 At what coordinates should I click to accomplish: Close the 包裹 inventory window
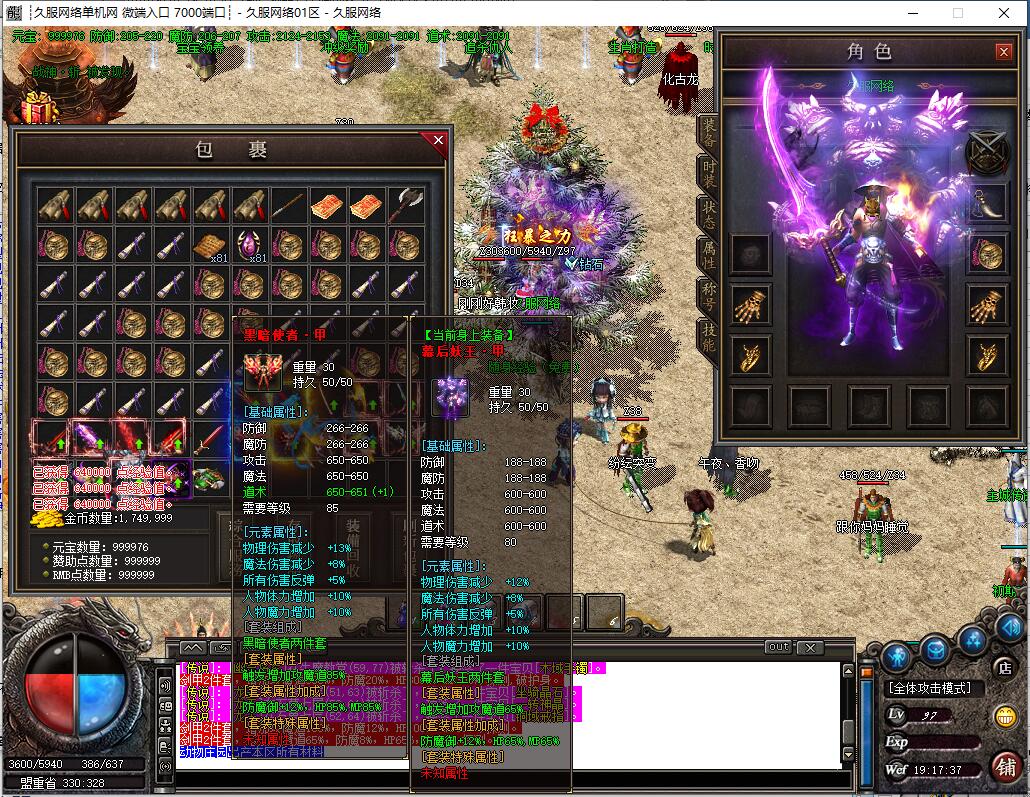pyautogui.click(x=437, y=142)
